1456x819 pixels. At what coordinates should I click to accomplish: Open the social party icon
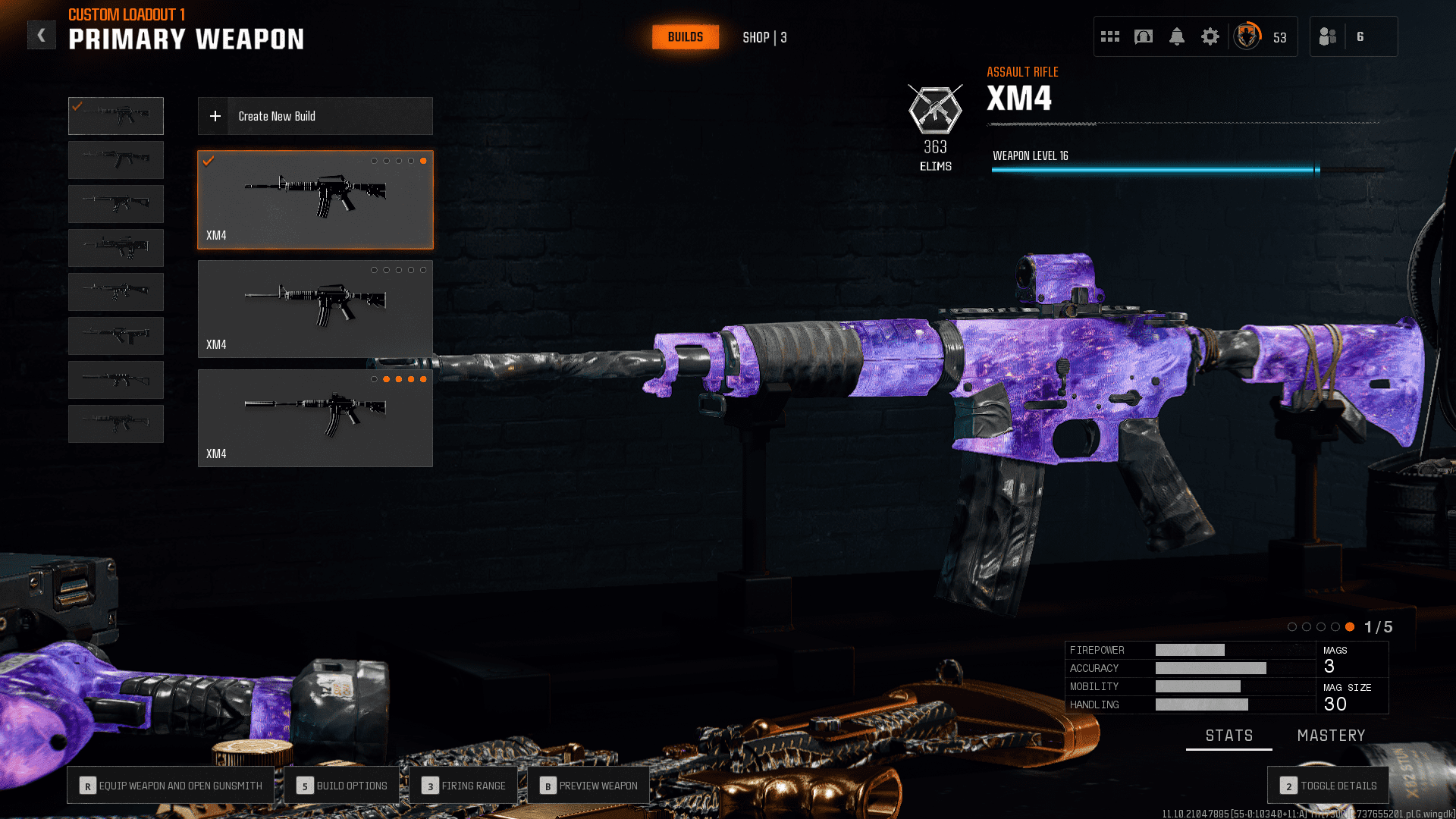(x=1328, y=36)
